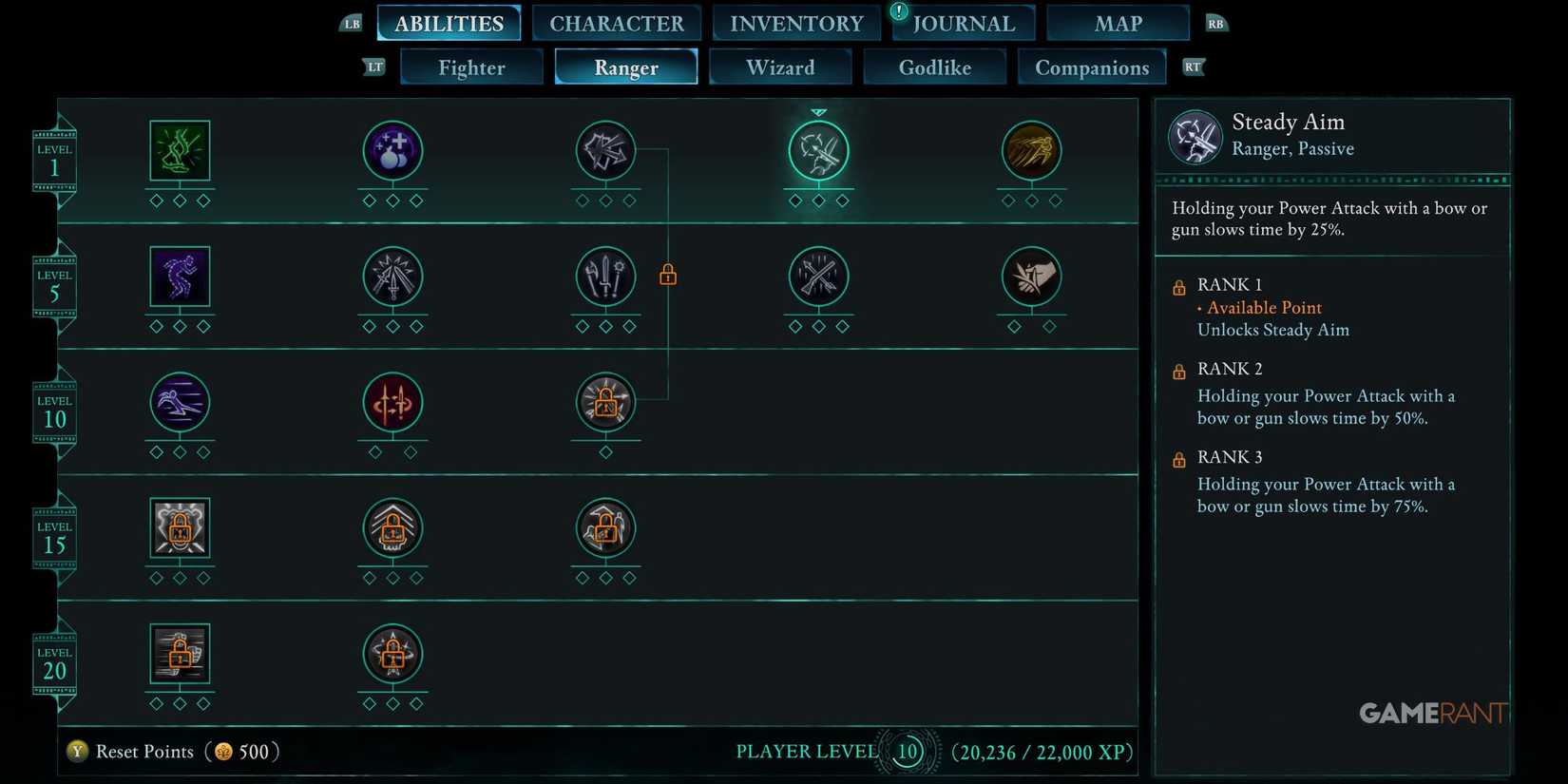Screen dimensions: 1568x784
Task: Click the orange padlock between ability rows
Action: [668, 275]
